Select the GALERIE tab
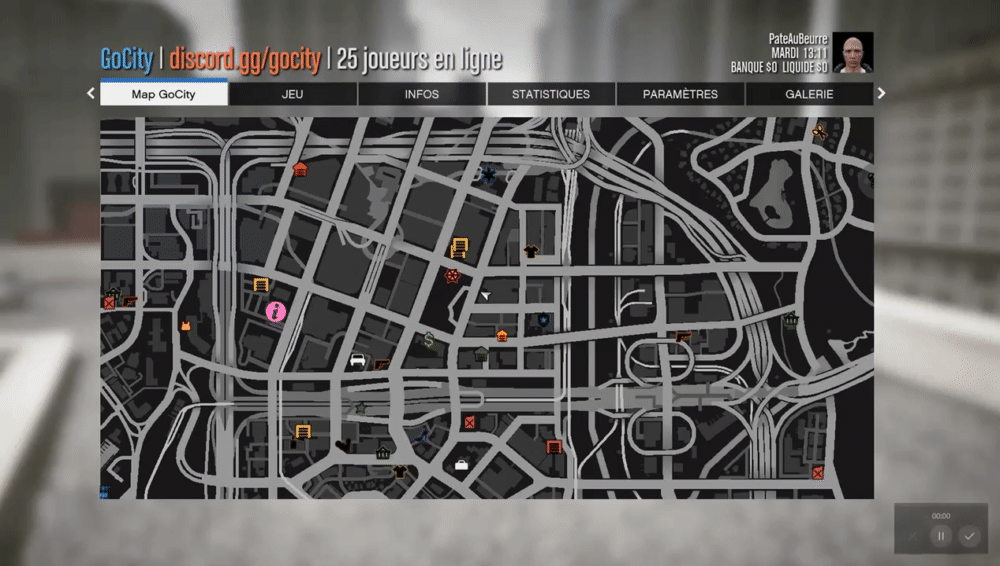The width and height of the screenshot is (1000, 566). 809,94
